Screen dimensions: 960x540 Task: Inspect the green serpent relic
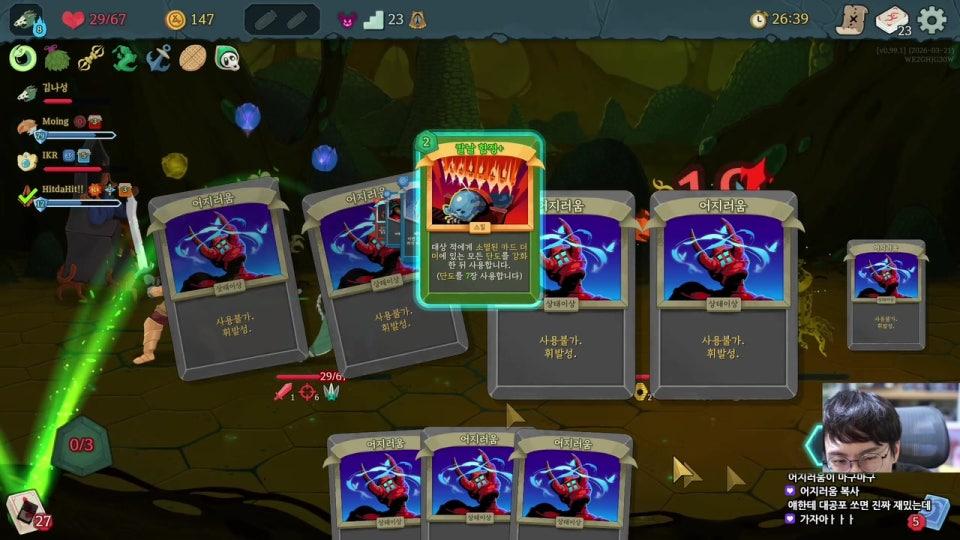(124, 58)
